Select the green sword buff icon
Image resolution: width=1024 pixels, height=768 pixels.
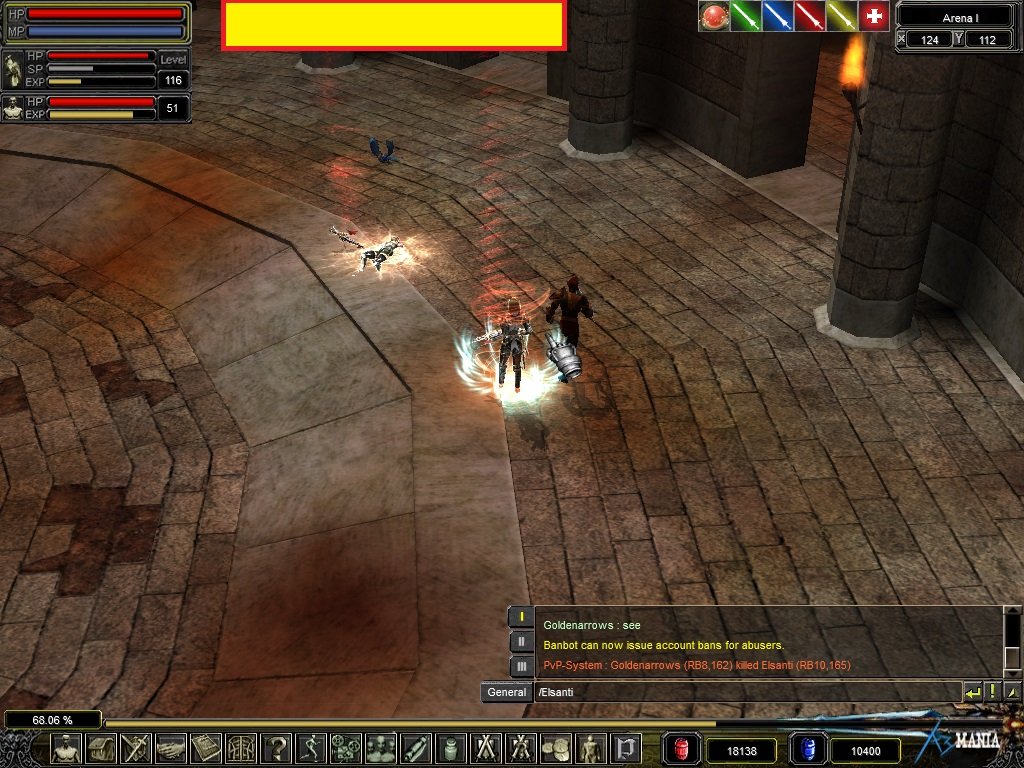pos(745,16)
